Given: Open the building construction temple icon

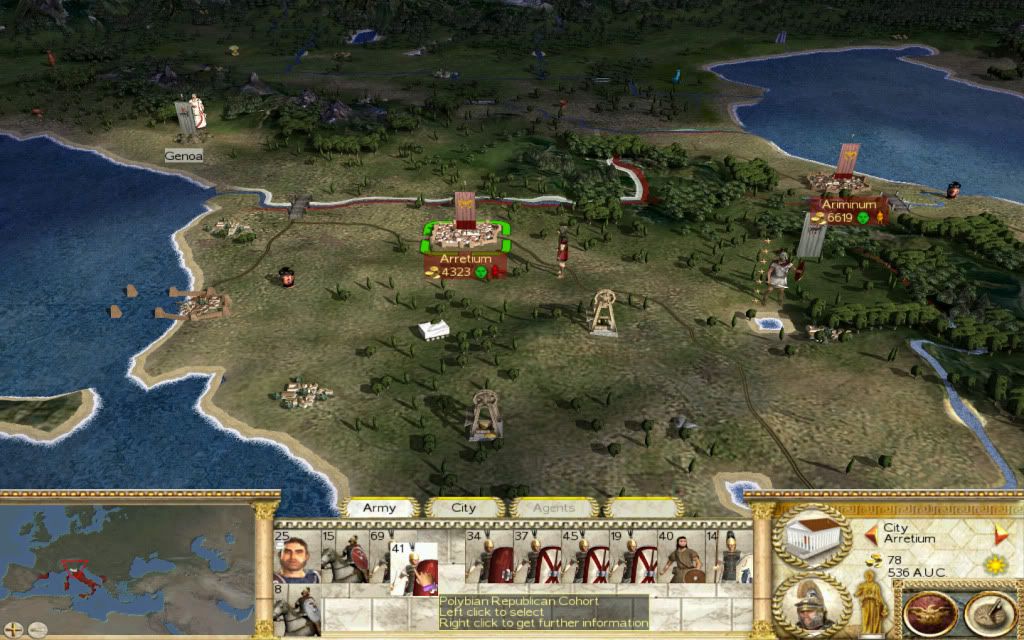Looking at the screenshot, I should tap(811, 537).
